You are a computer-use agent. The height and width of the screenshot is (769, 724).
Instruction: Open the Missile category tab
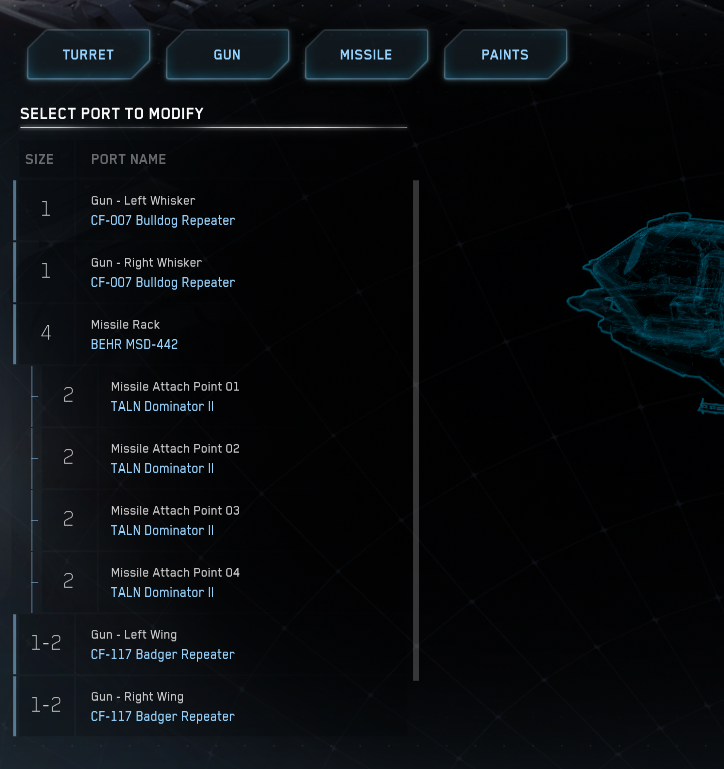(x=366, y=55)
